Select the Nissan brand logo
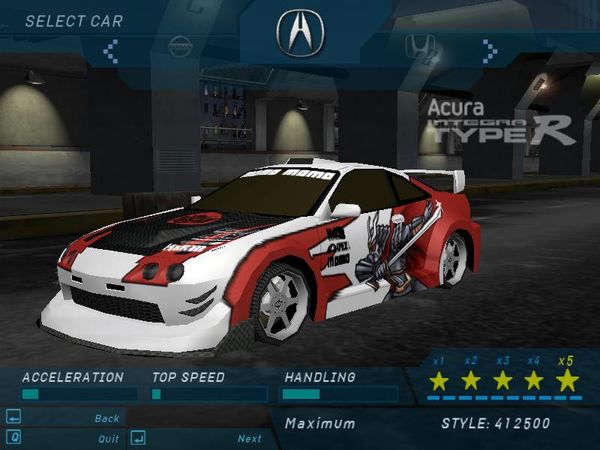The image size is (600, 450). [181, 47]
